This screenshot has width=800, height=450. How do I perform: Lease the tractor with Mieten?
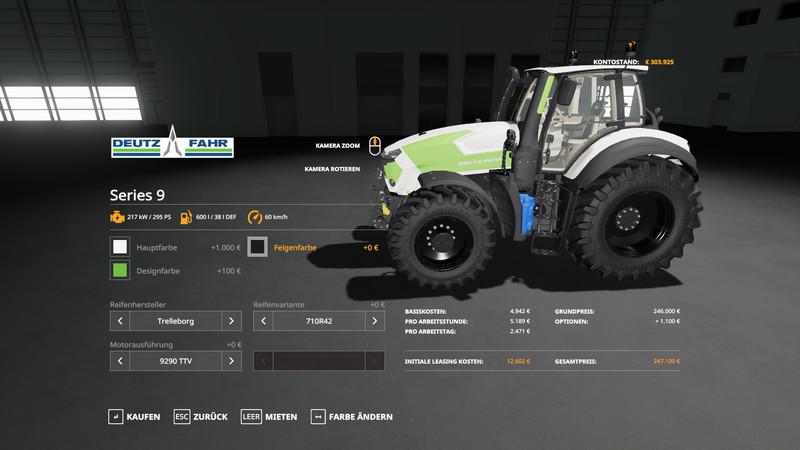270,416
